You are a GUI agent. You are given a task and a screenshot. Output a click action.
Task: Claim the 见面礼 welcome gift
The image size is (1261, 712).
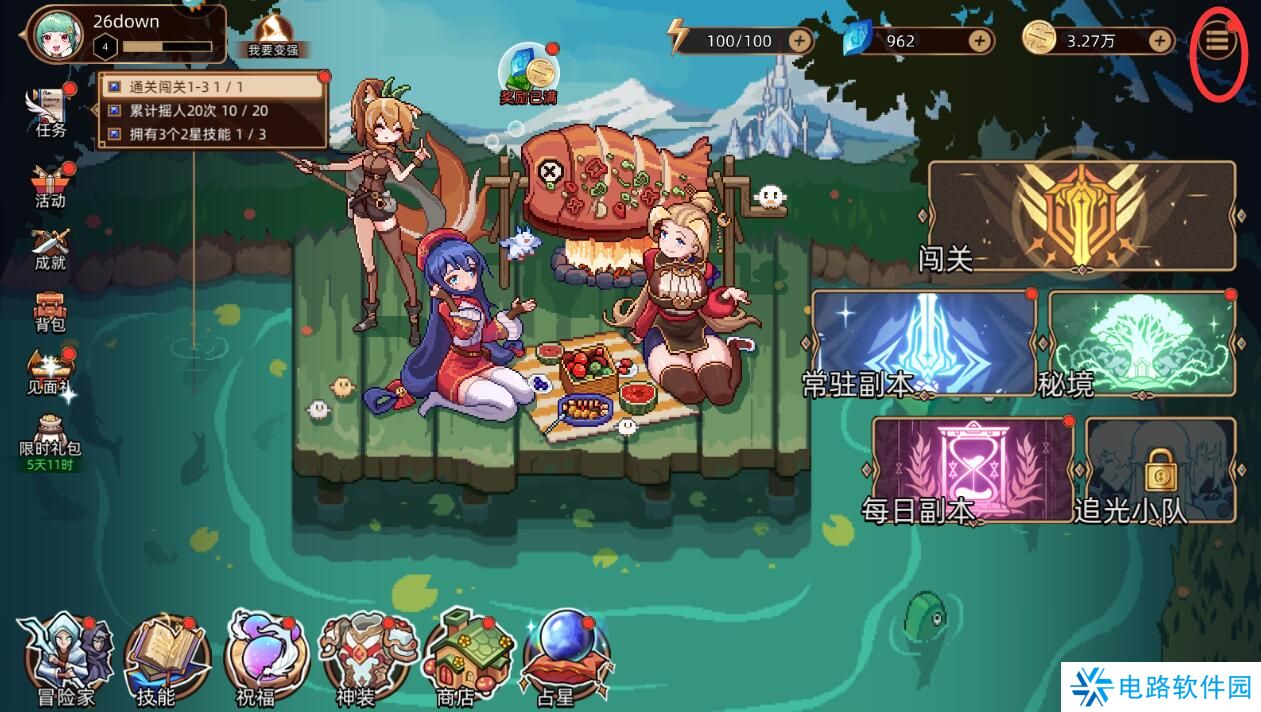pos(50,373)
